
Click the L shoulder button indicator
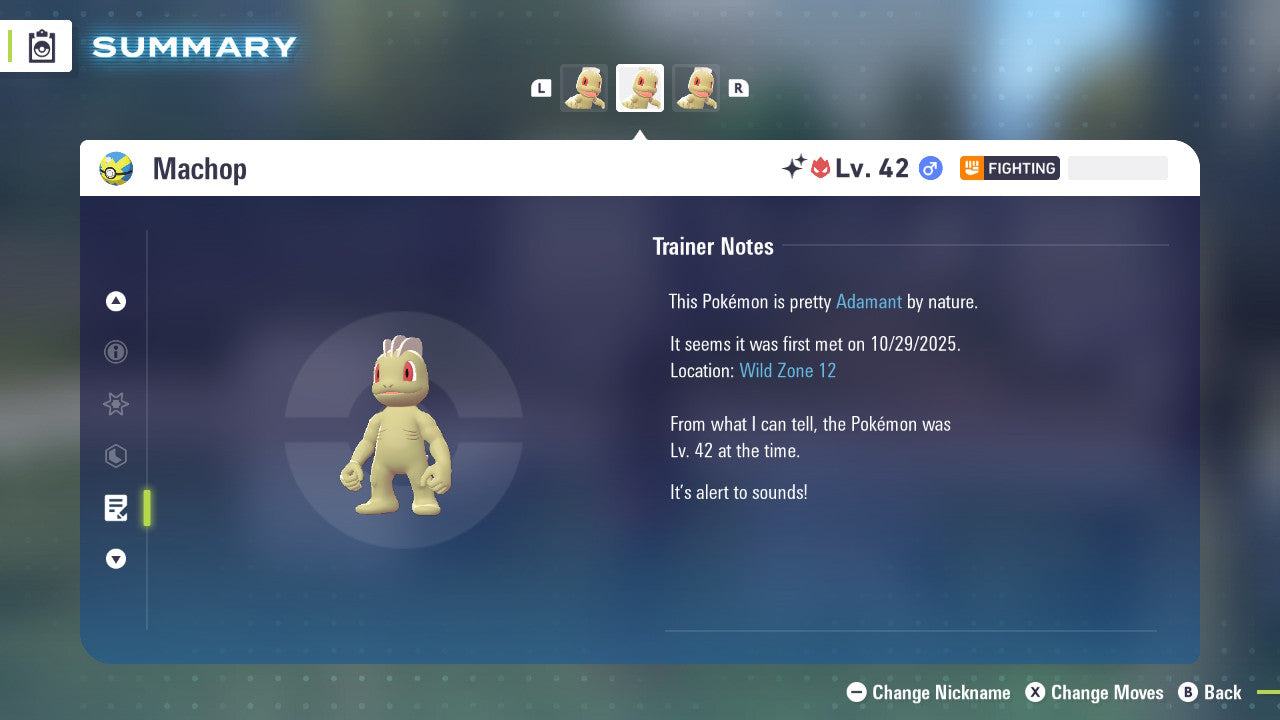pos(541,88)
